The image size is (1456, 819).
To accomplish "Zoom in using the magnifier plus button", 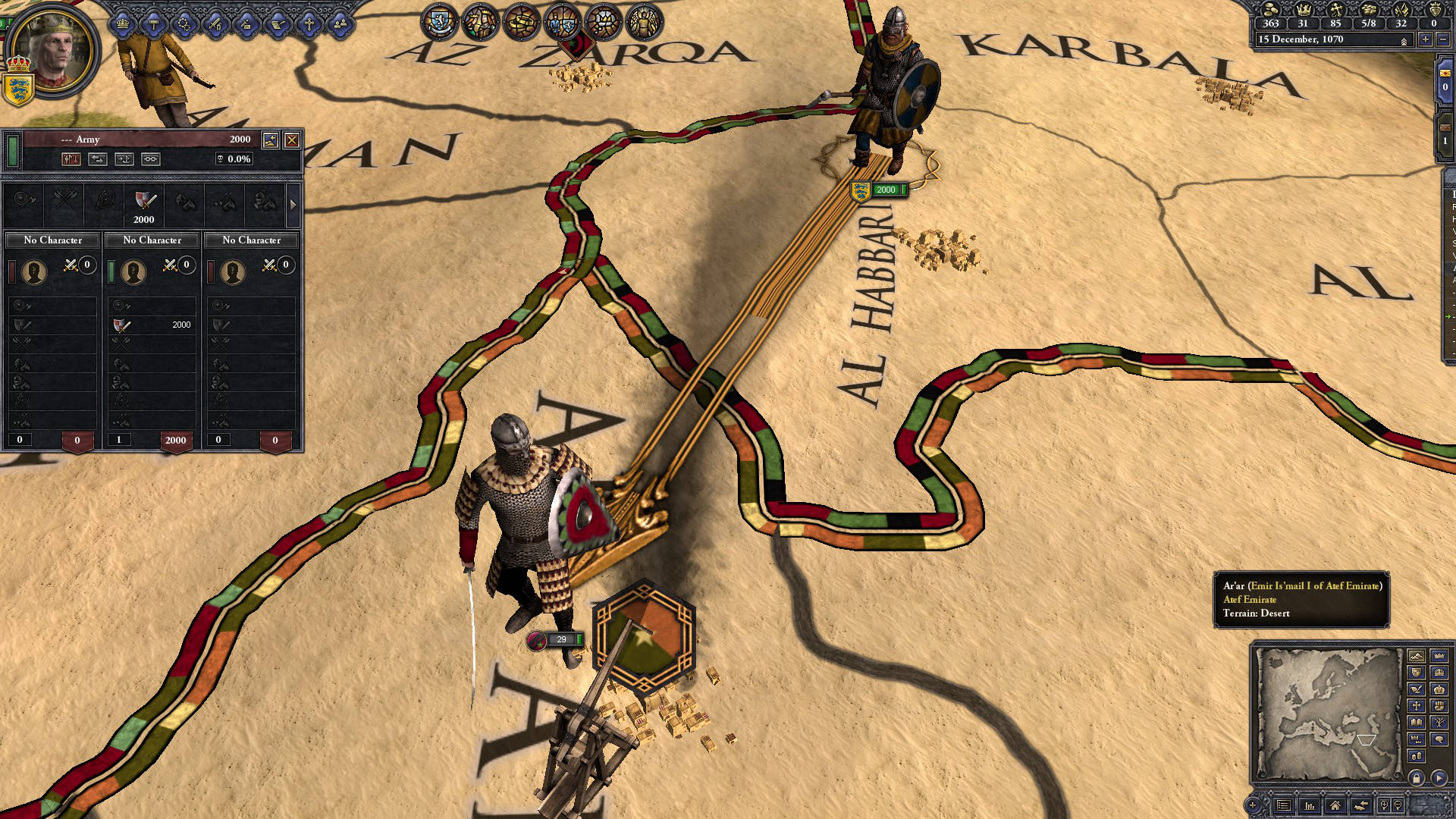I will (x=1384, y=805).
